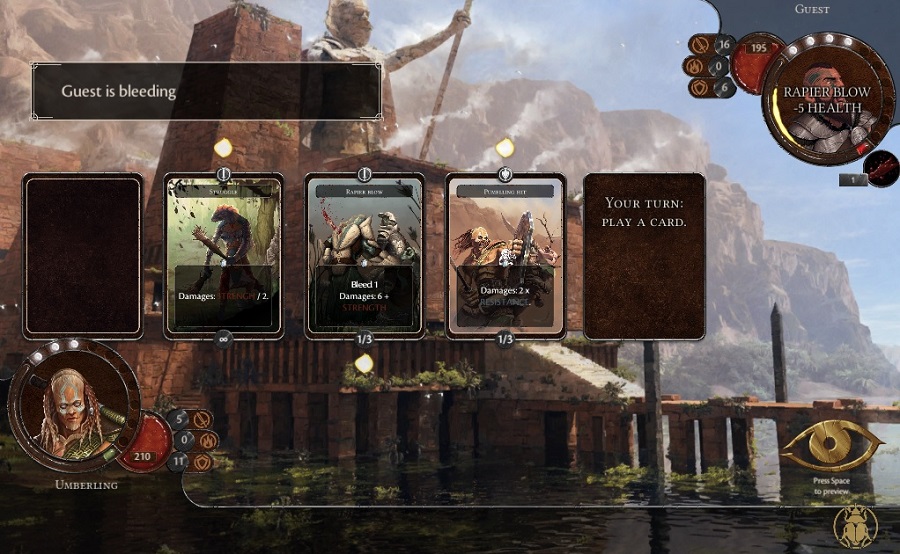Inspect the bleed status icon under Guest
The image size is (900, 554).
coord(881,169)
